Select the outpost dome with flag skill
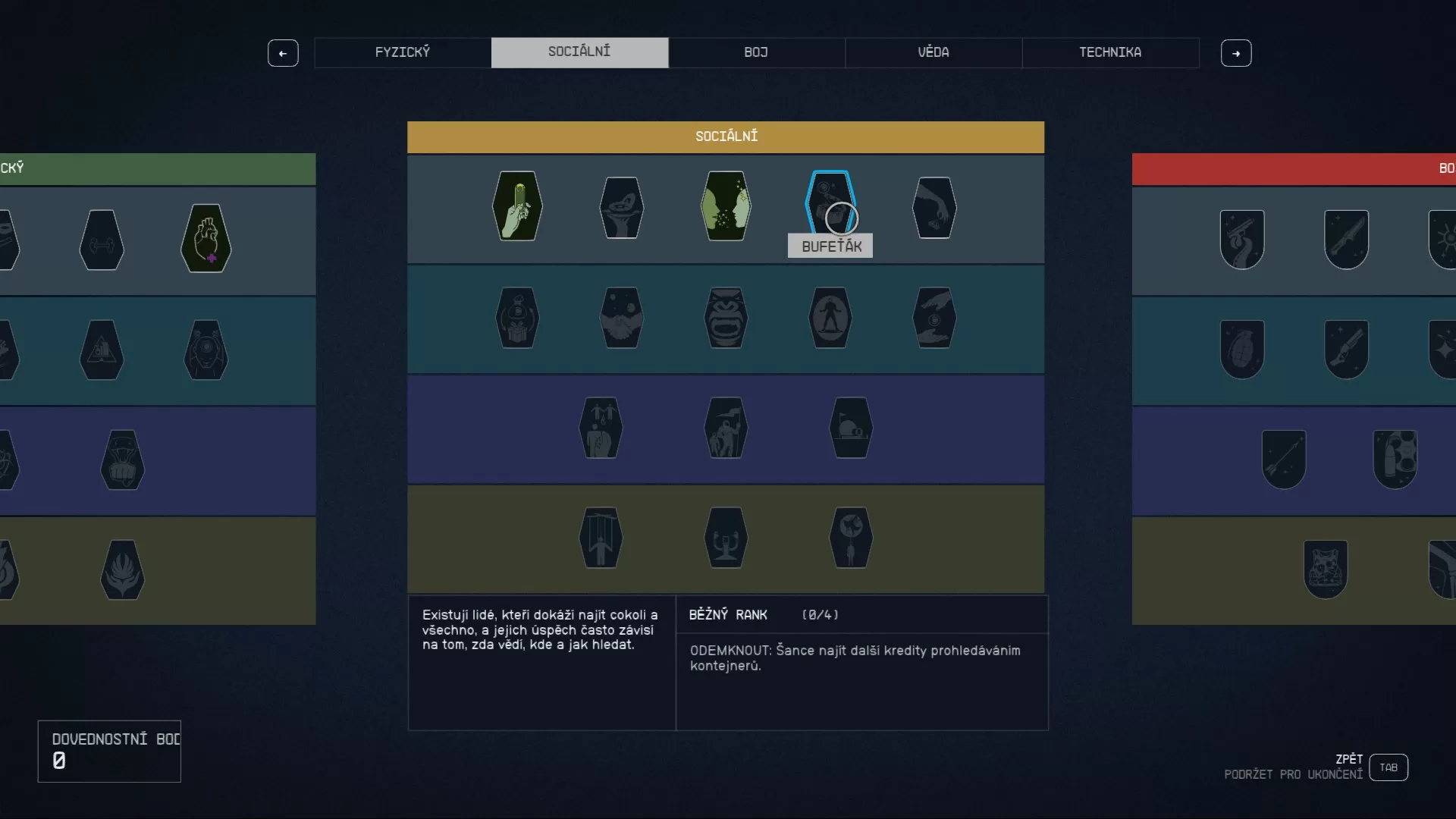Image resolution: width=1456 pixels, height=819 pixels. (x=851, y=428)
